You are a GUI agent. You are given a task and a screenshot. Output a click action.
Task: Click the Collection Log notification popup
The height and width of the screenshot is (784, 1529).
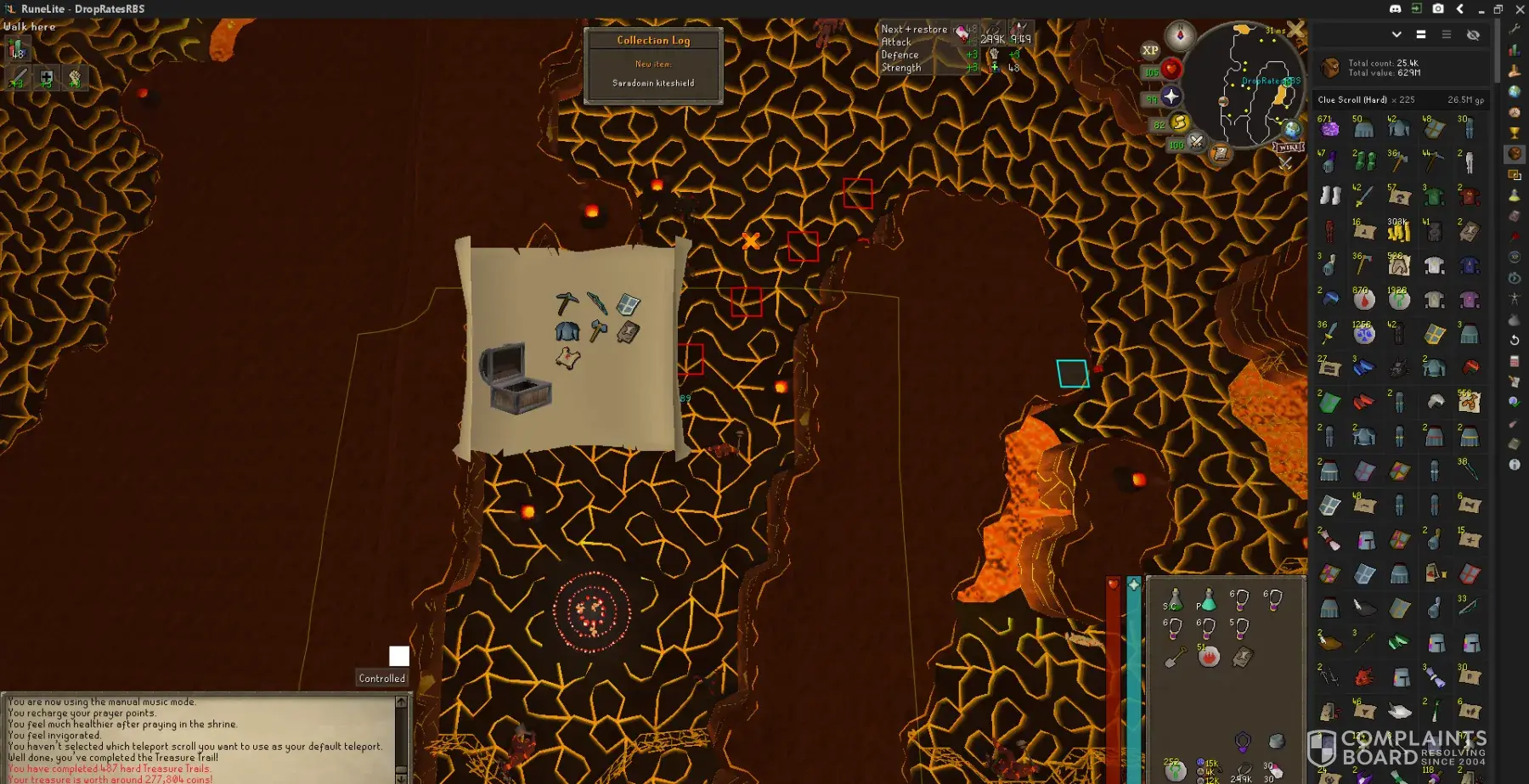[x=653, y=65]
